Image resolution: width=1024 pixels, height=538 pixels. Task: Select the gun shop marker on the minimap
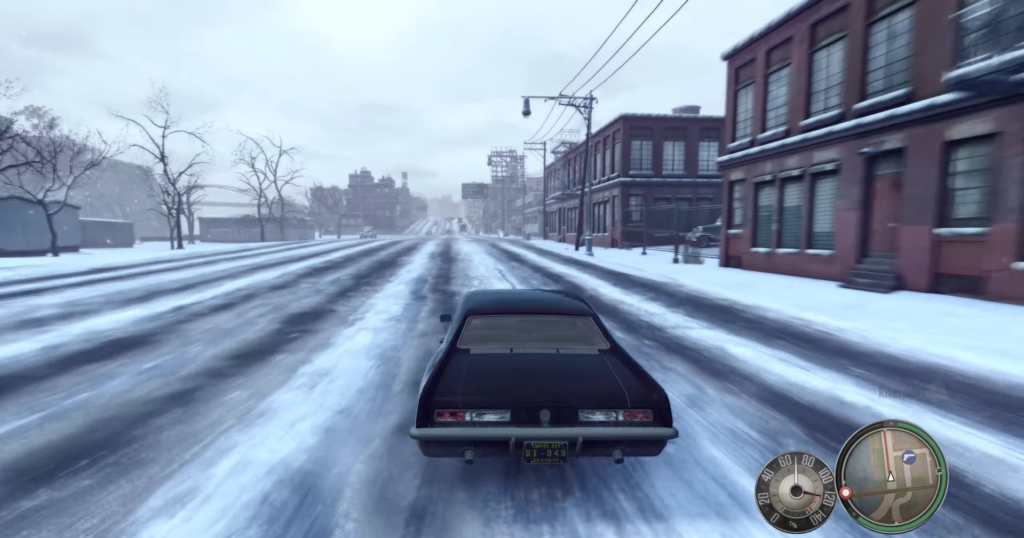tap(909, 457)
